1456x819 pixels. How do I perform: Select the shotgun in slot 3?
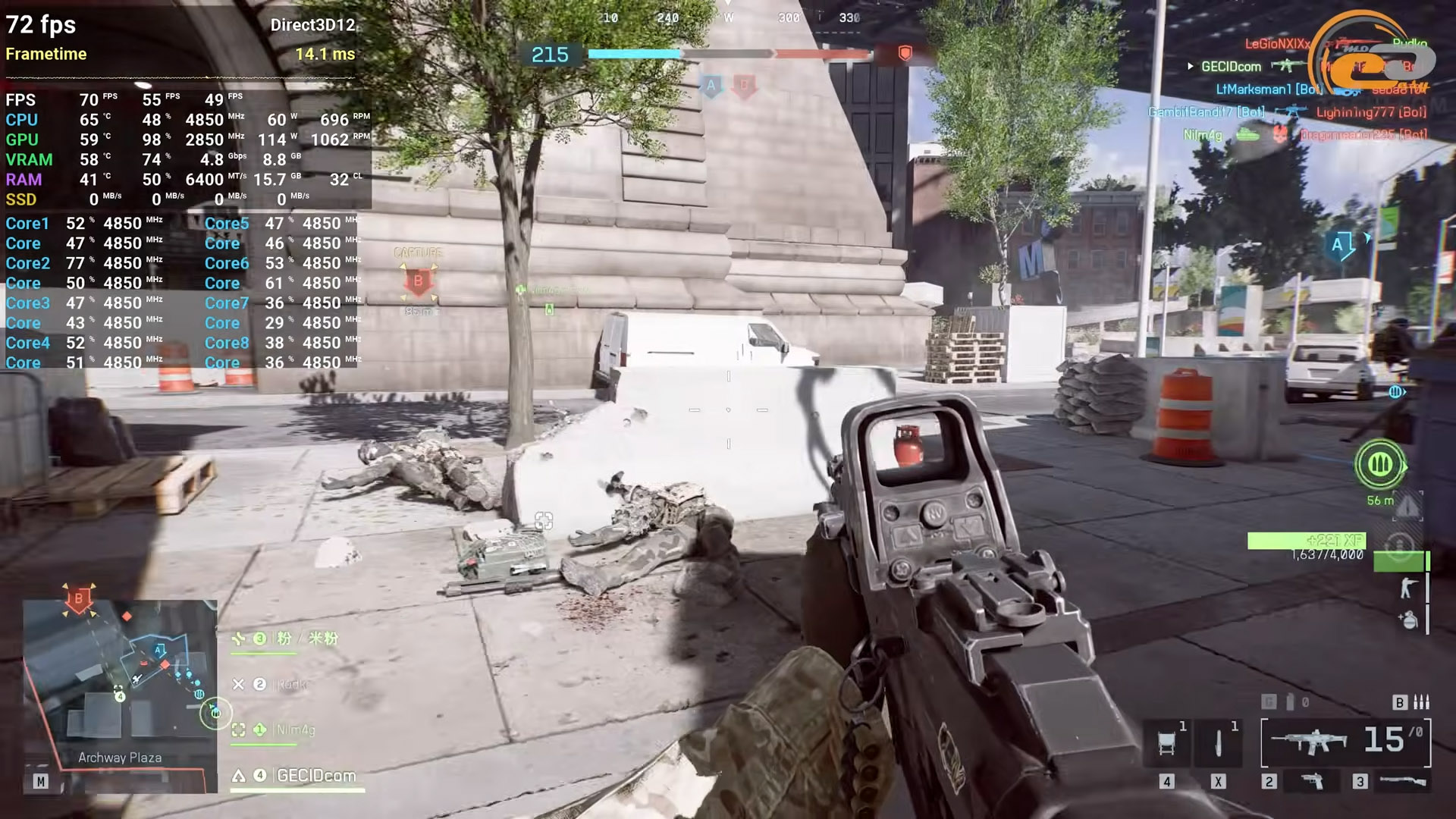tap(1402, 780)
